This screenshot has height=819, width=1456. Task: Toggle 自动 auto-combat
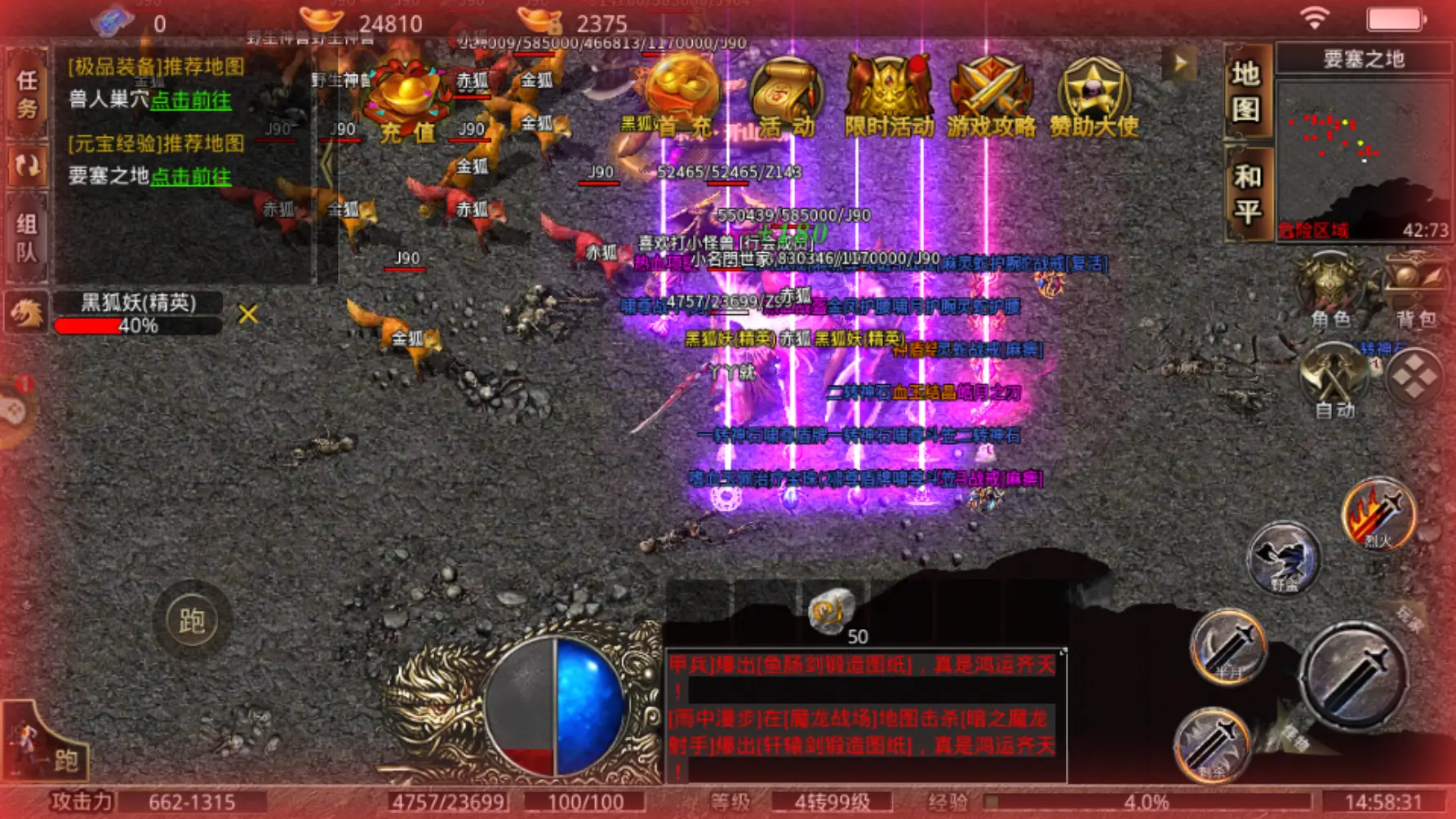click(x=1335, y=380)
